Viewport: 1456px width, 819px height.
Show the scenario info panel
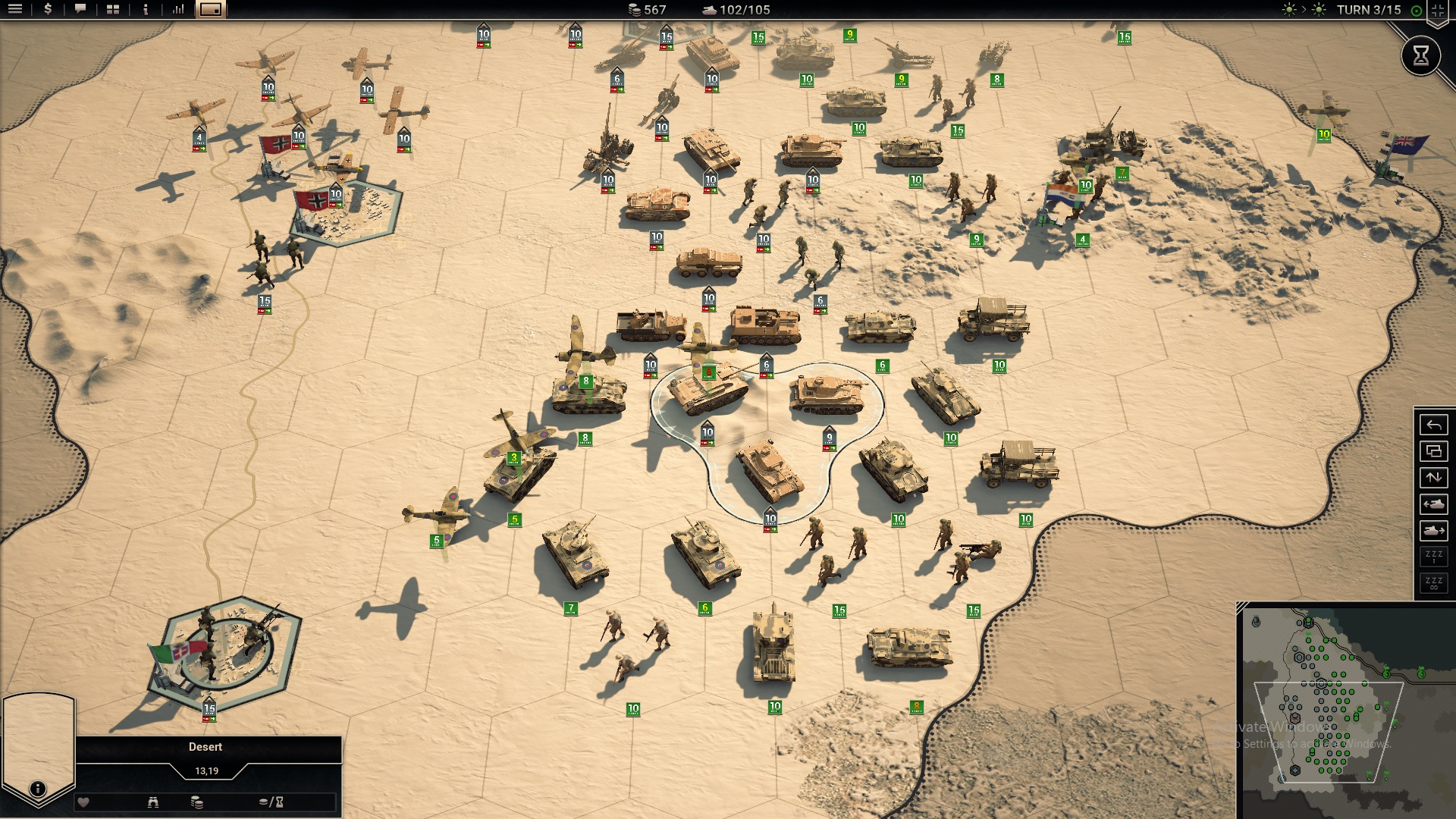click(x=146, y=10)
